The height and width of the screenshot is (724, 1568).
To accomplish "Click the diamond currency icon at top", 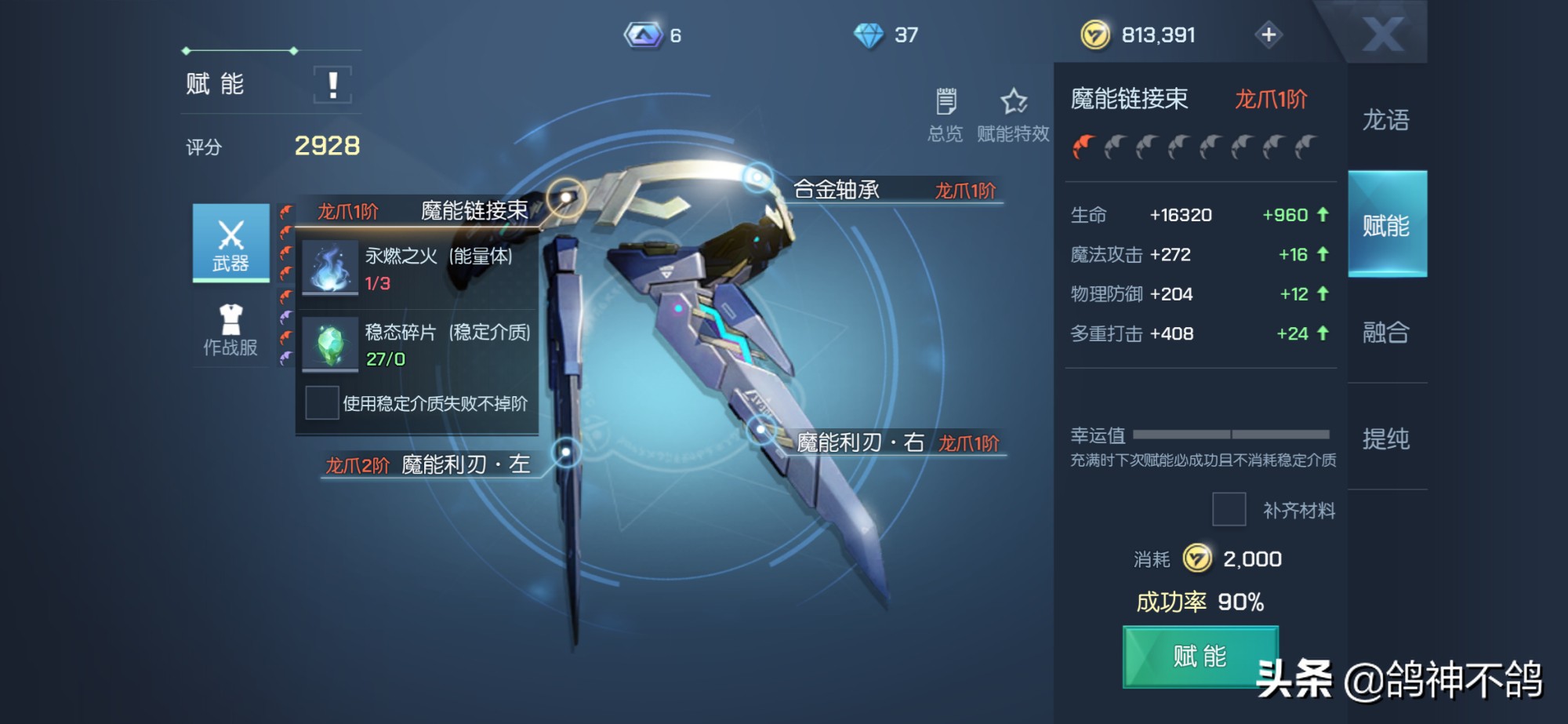I will (x=870, y=35).
